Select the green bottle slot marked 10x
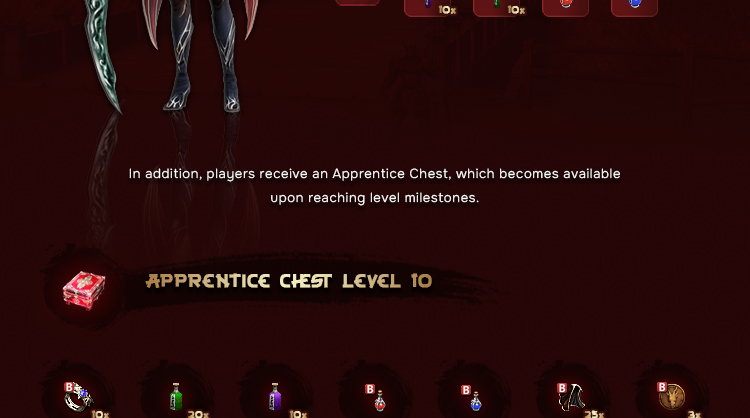The image size is (750, 418). 501,6
